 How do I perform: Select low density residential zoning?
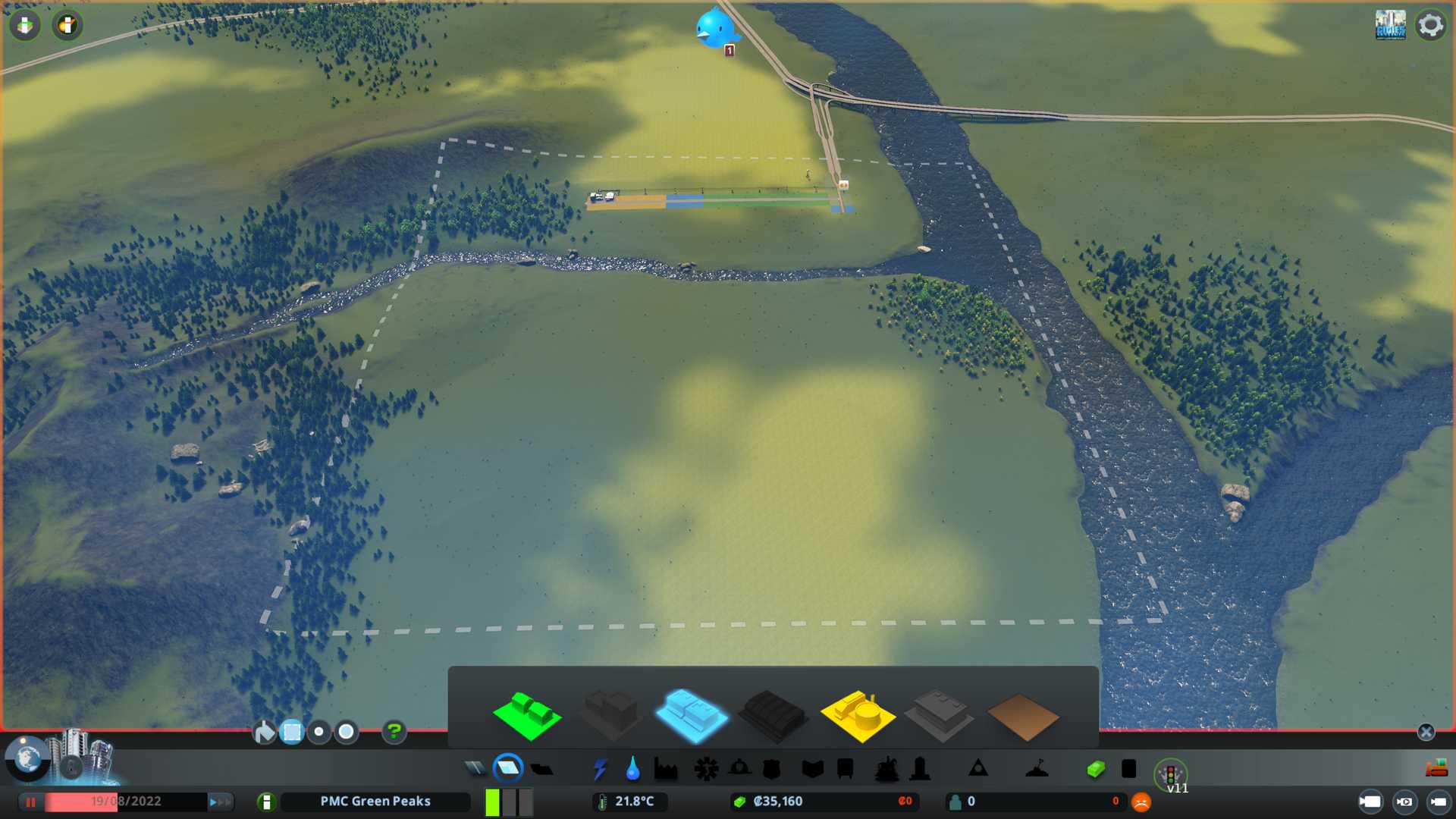pyautogui.click(x=527, y=714)
